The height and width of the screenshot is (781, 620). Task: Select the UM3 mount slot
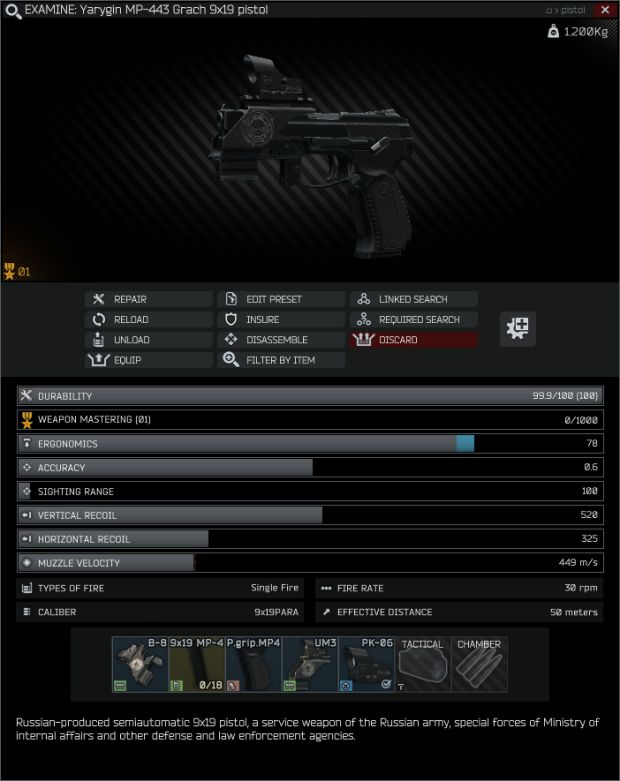coord(310,664)
